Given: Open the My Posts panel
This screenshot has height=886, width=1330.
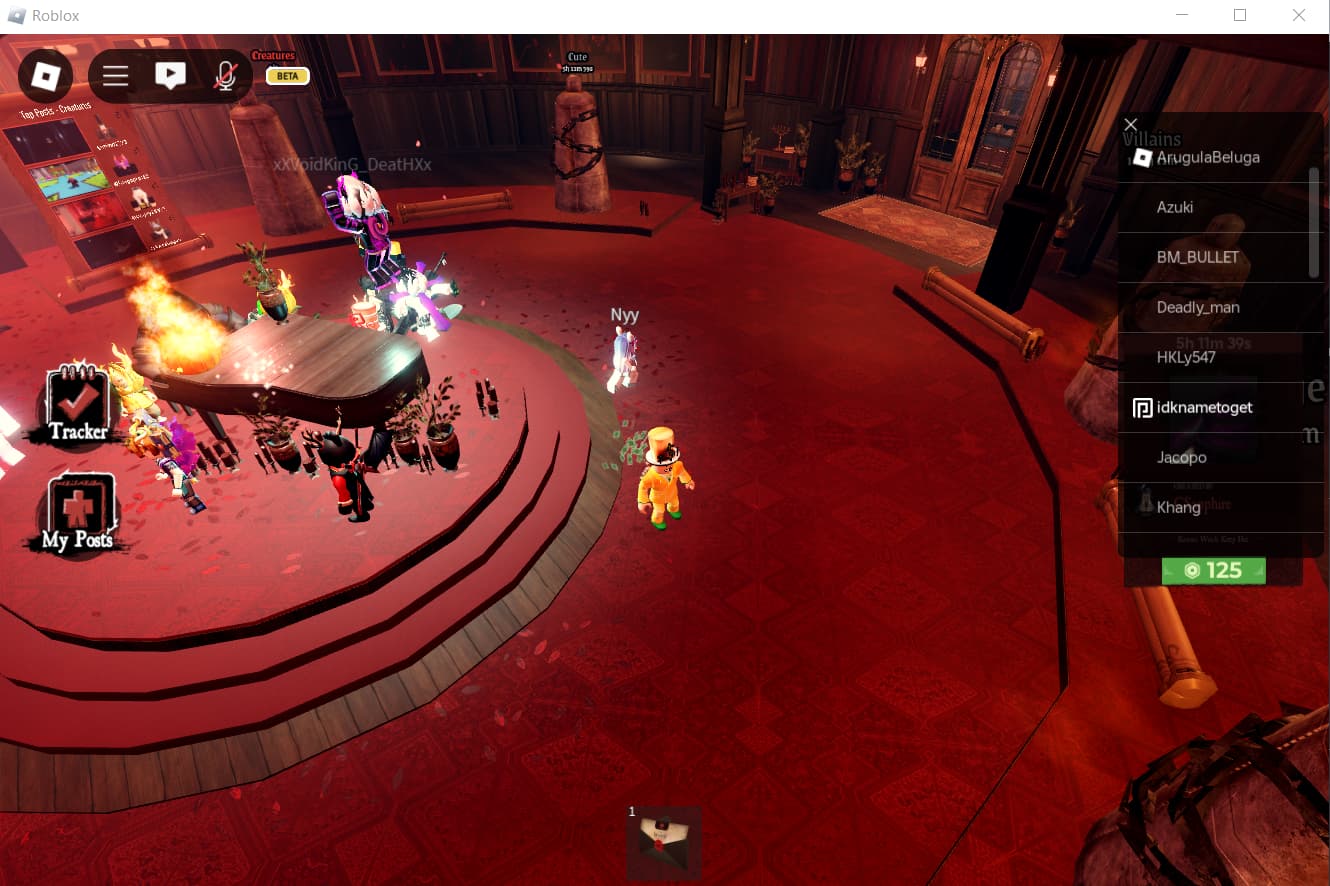Looking at the screenshot, I should pos(78,515).
